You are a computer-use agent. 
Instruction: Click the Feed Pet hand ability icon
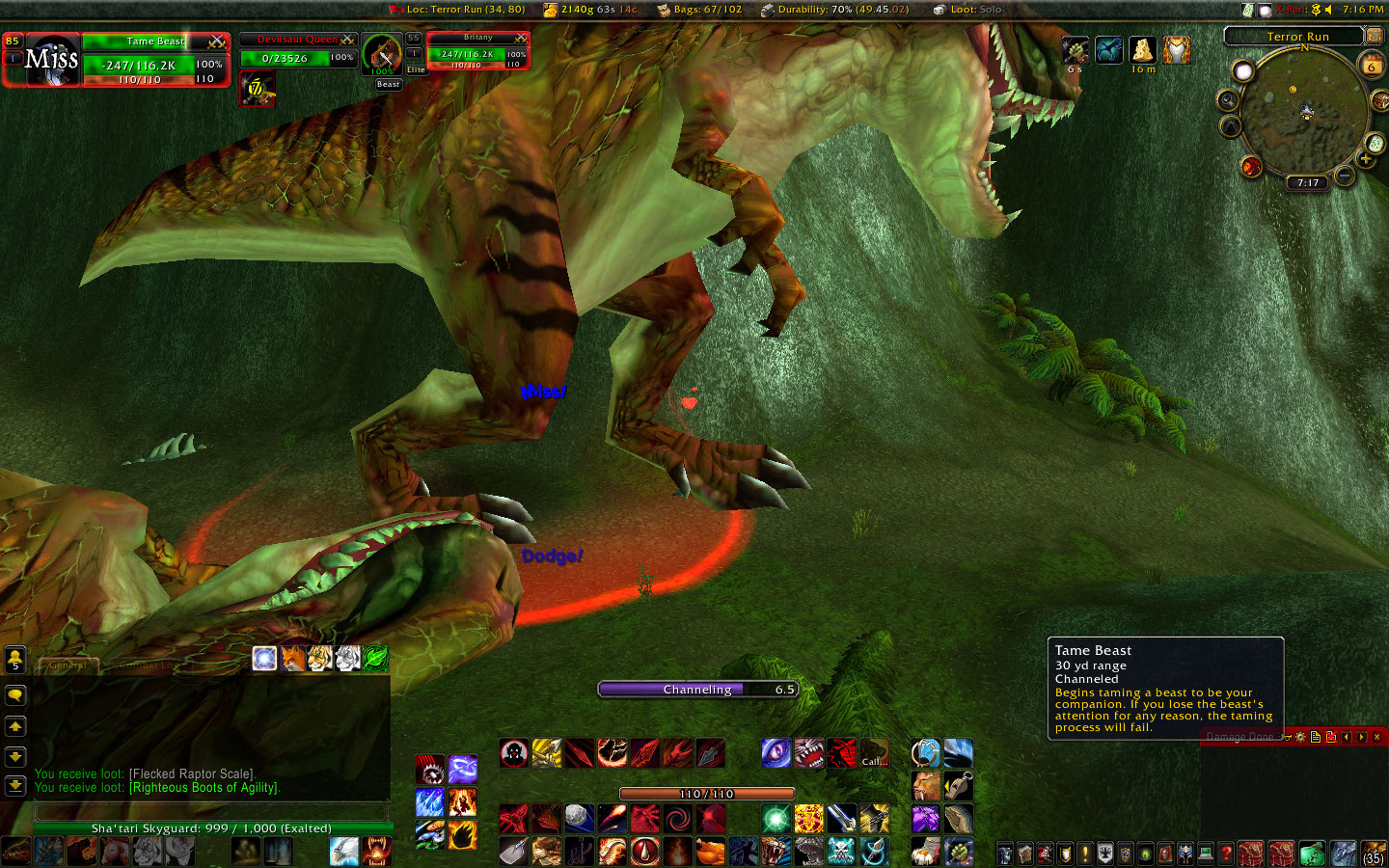pyautogui.click(x=958, y=818)
